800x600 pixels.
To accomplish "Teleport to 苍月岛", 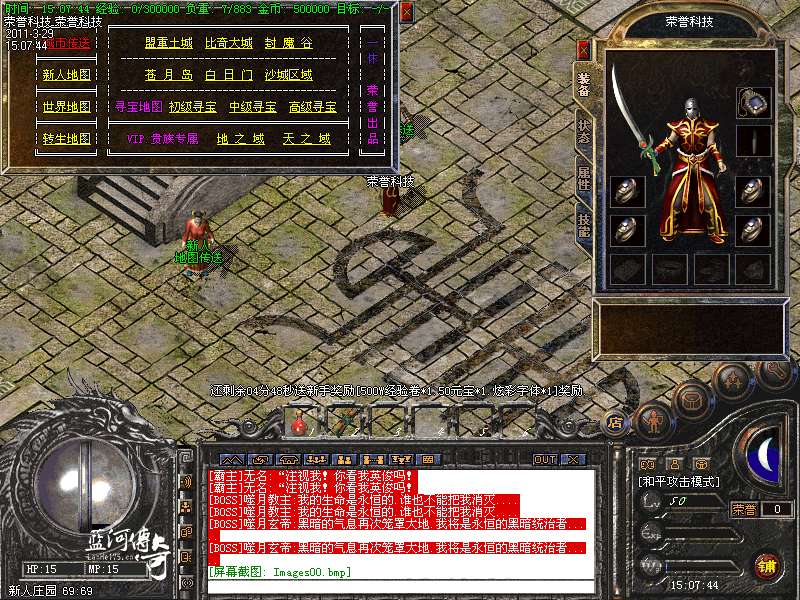I will (x=168, y=75).
